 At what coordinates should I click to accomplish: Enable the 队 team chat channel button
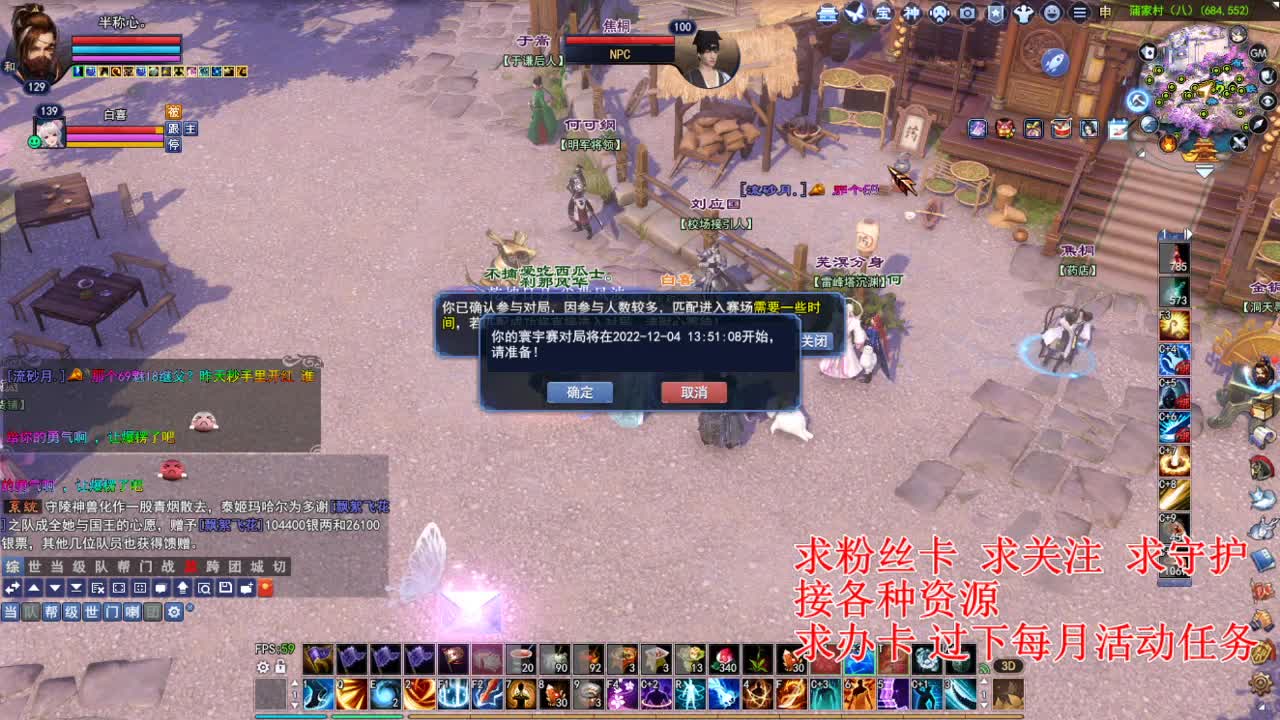pyautogui.click(x=31, y=610)
